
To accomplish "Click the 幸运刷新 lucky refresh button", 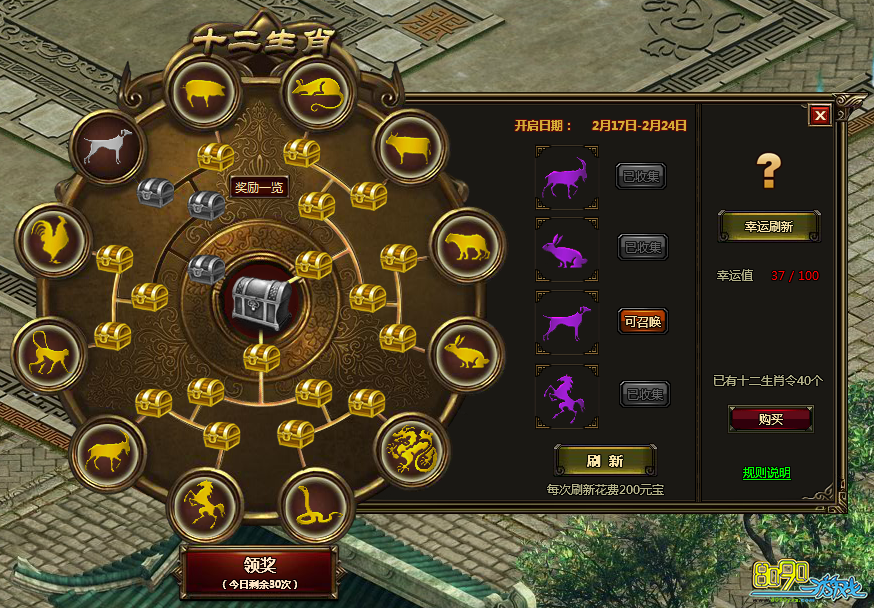I will click(x=769, y=227).
